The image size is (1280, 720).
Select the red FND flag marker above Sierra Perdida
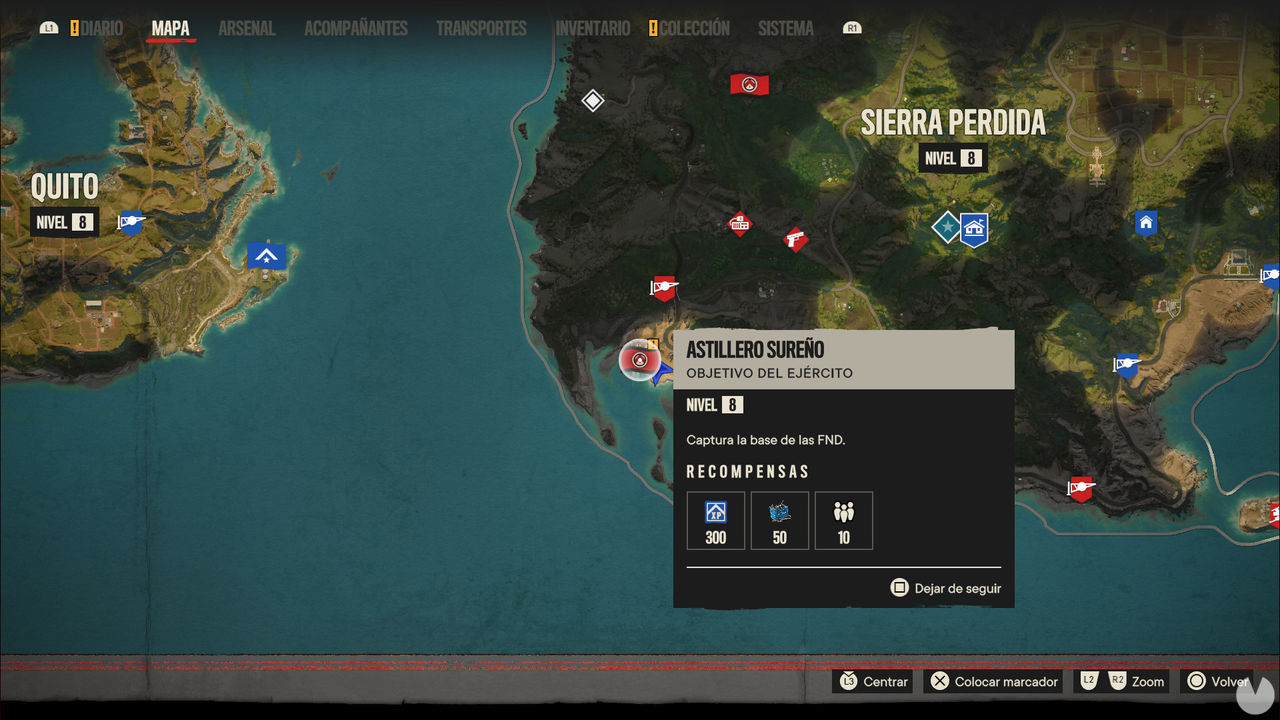coord(749,83)
